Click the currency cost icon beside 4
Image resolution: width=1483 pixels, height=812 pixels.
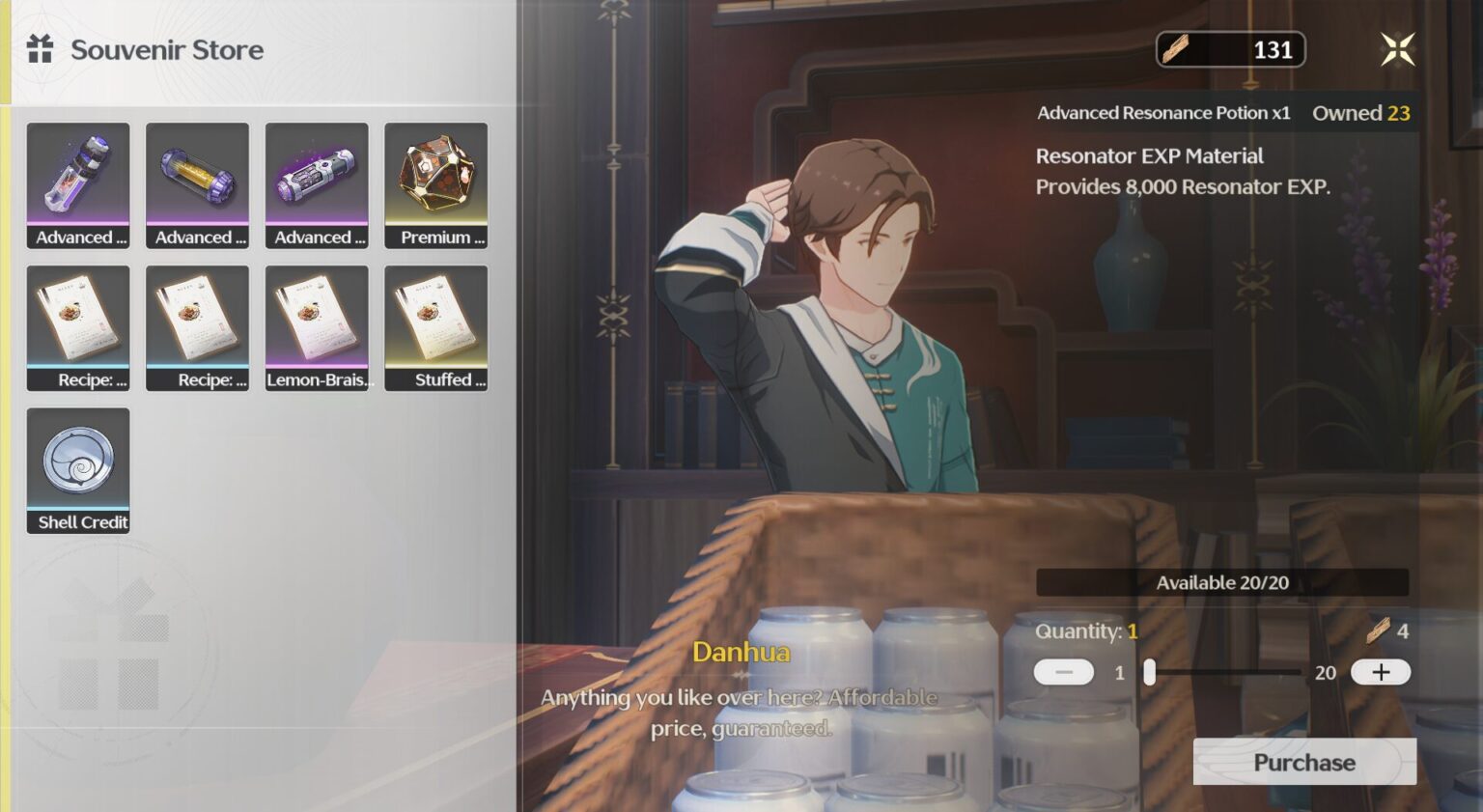pos(1381,632)
